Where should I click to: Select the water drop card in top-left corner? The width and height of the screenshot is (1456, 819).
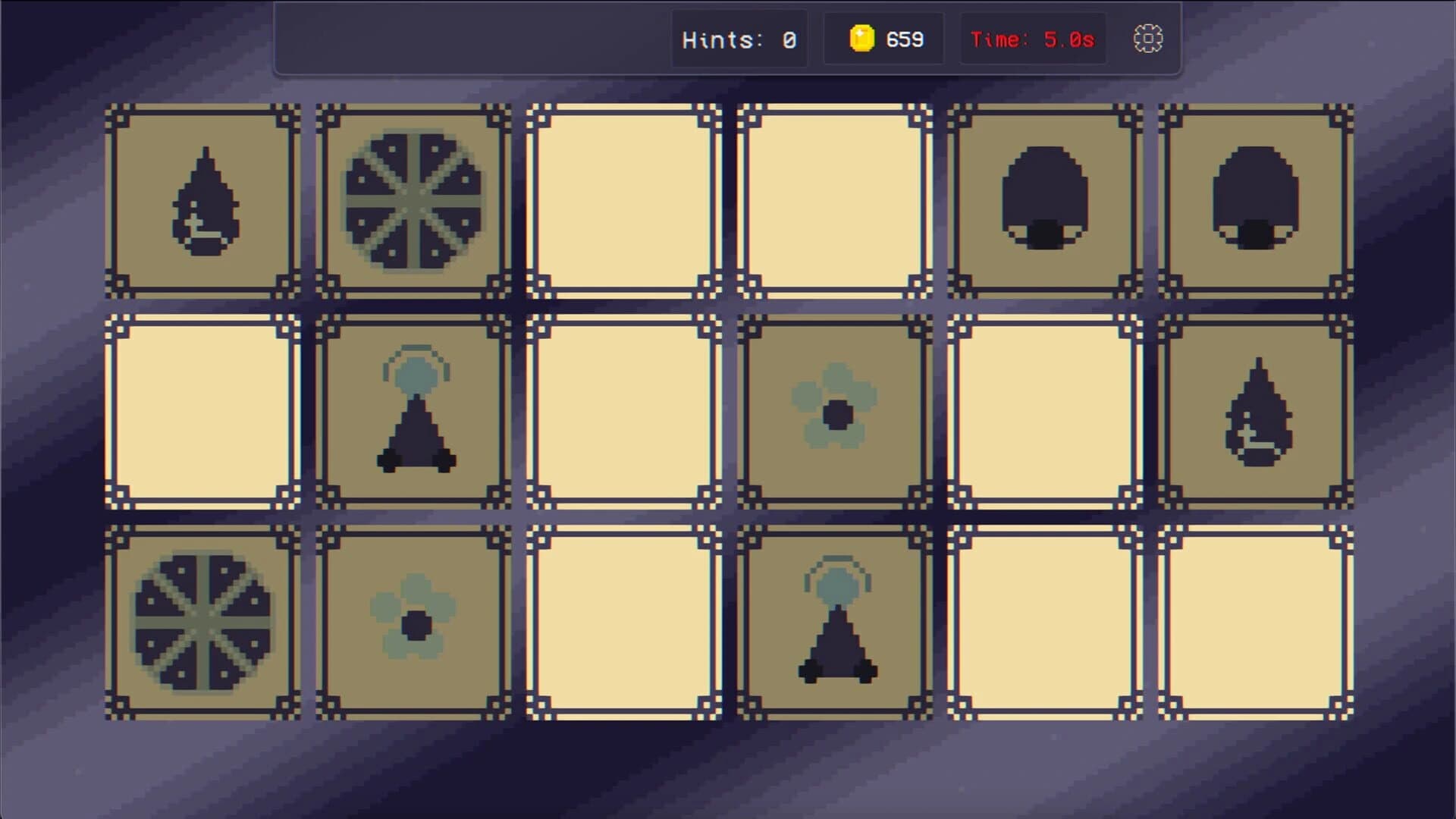coord(201,201)
